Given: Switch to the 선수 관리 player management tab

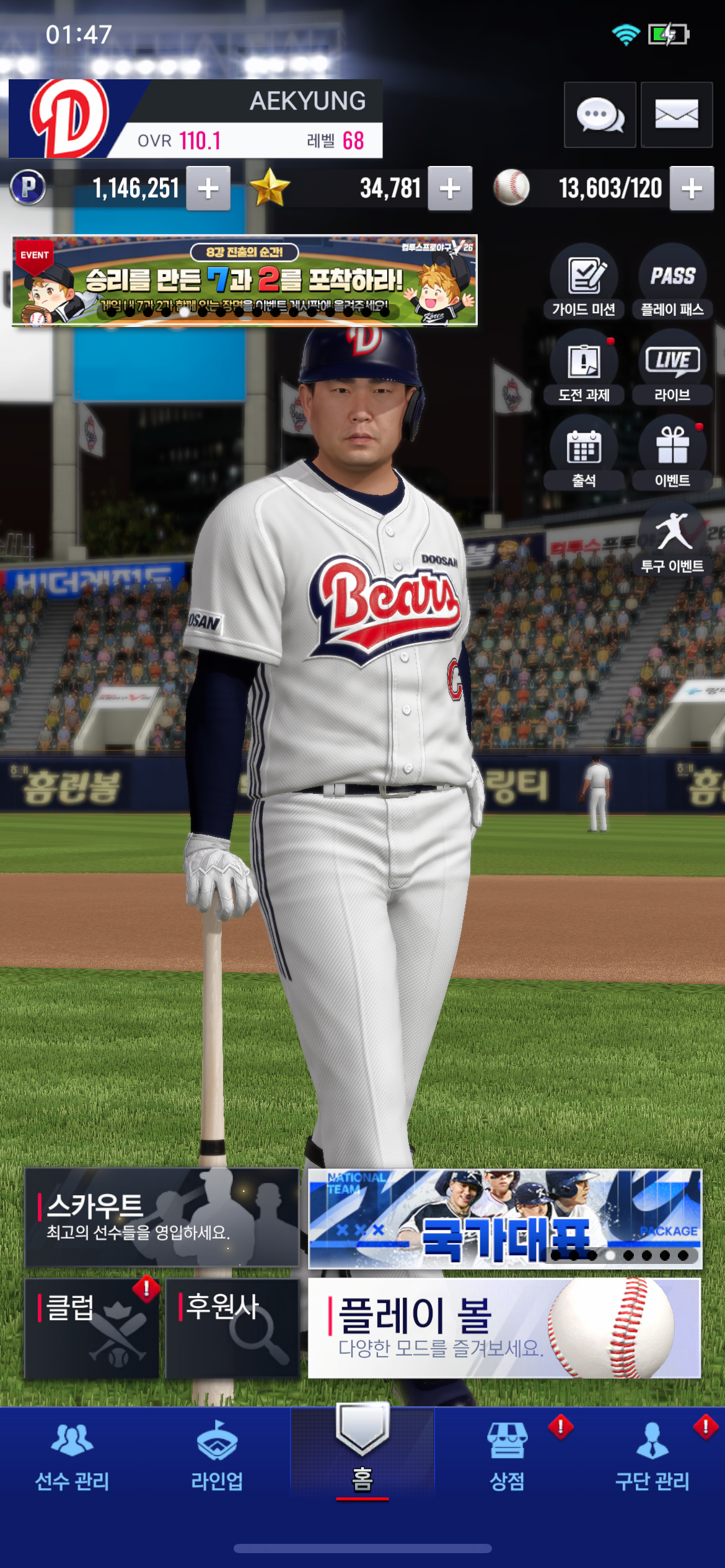Looking at the screenshot, I should point(72,1454).
